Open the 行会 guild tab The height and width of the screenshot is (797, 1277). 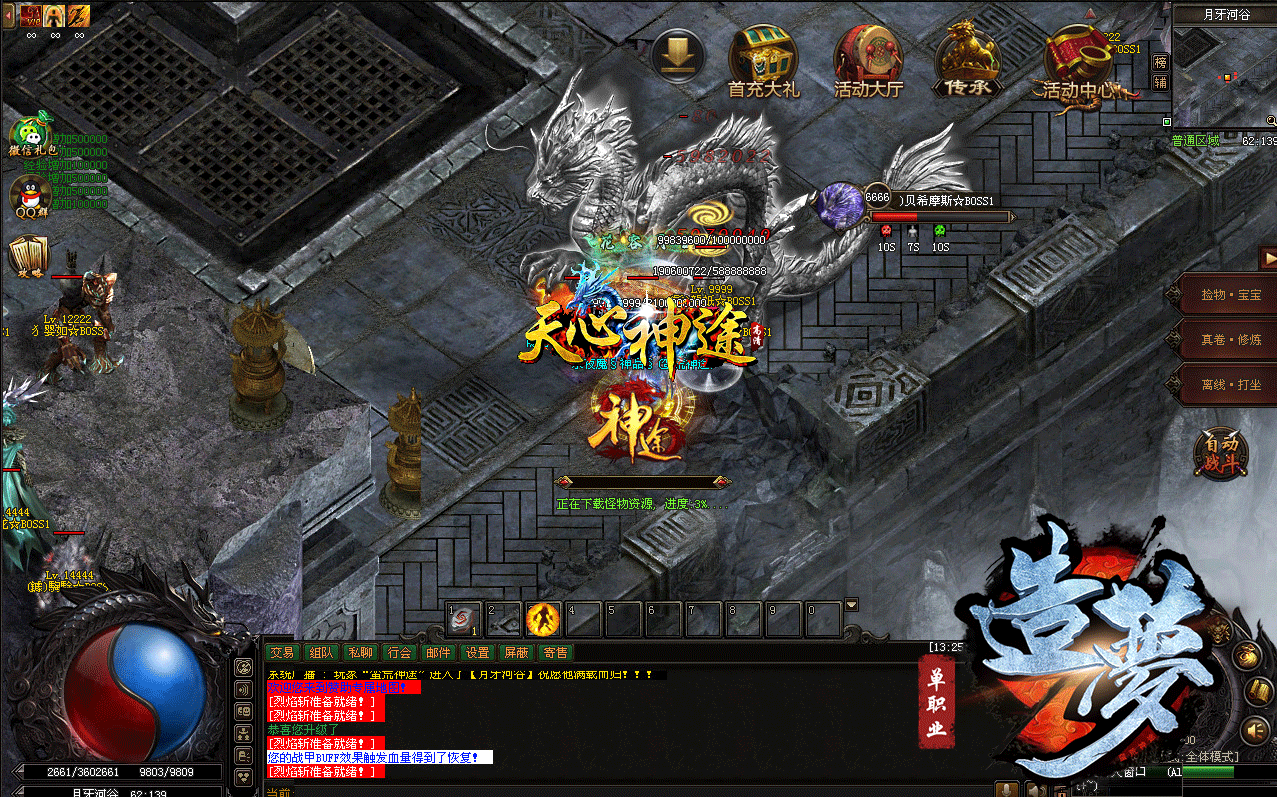(400, 652)
